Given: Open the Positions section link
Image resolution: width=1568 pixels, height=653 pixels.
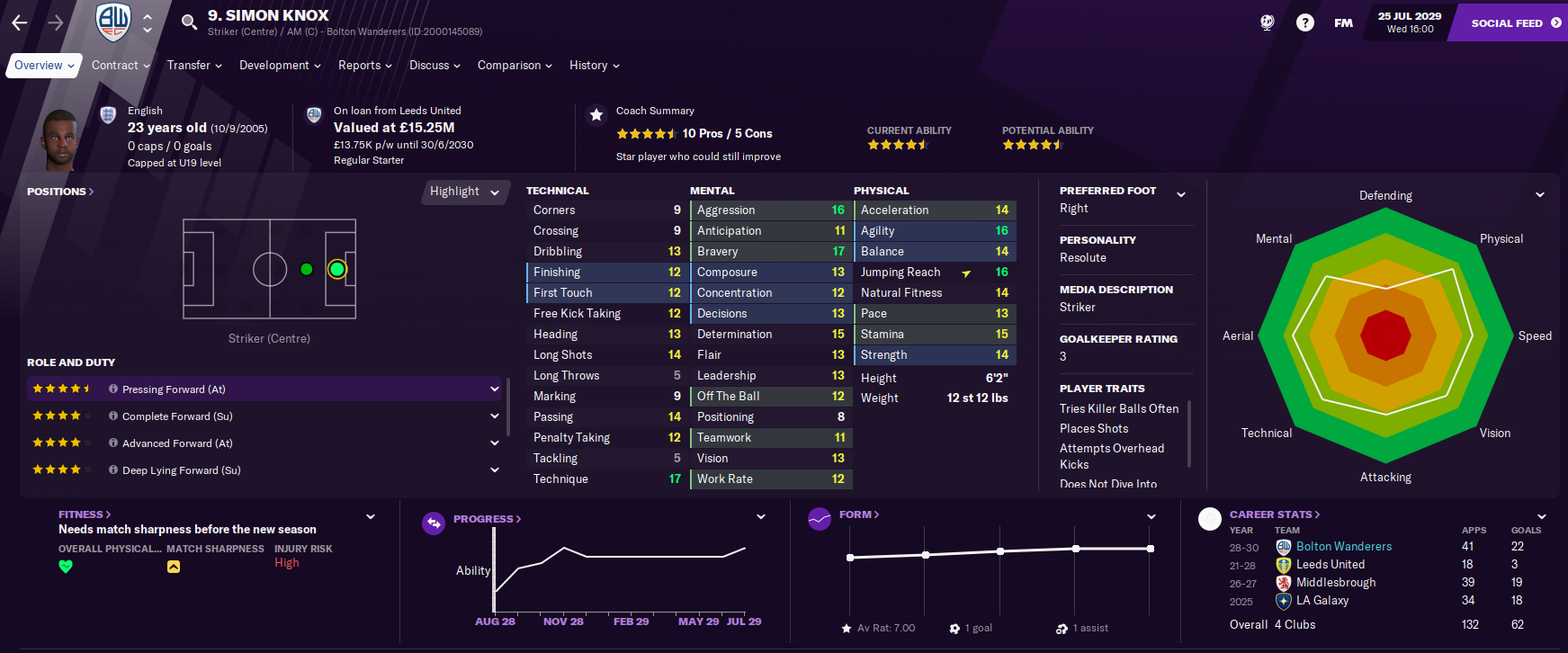Looking at the screenshot, I should click(60, 192).
